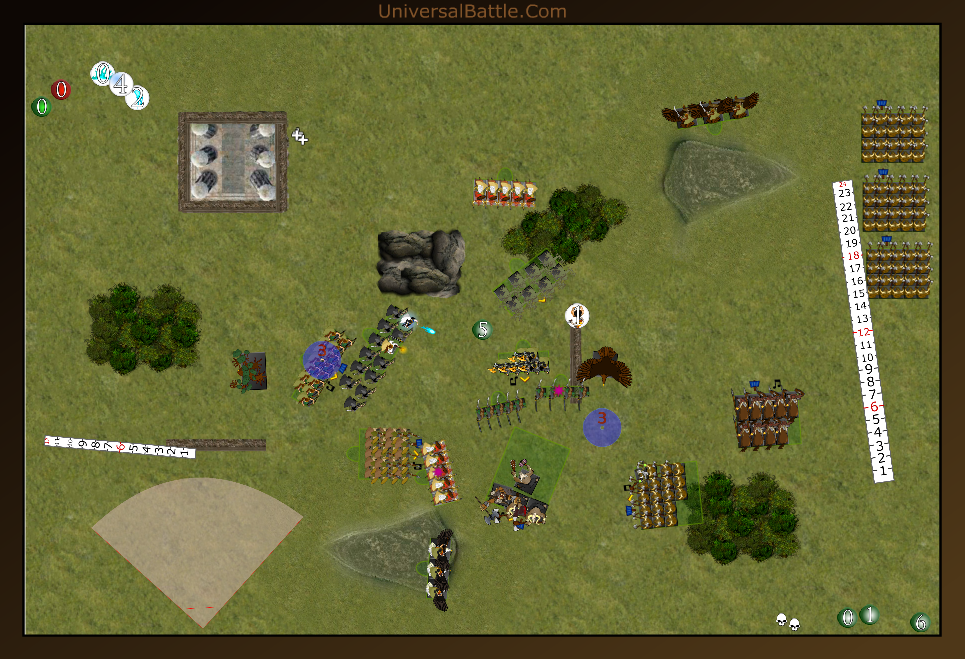Choose the green counter showing 6
This screenshot has height=659, width=965.
point(920,623)
